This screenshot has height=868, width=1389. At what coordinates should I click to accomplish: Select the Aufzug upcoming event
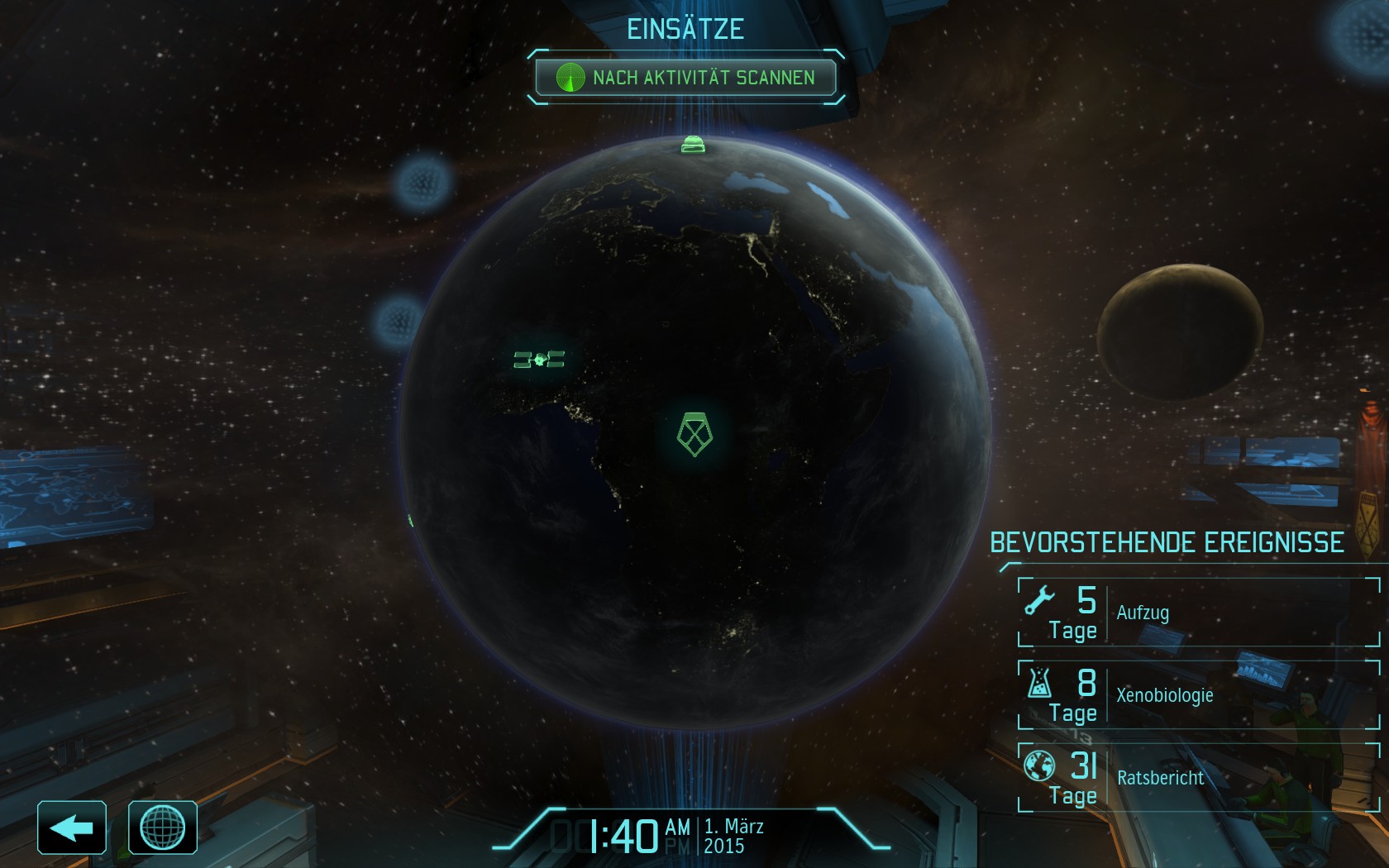pos(1199,613)
